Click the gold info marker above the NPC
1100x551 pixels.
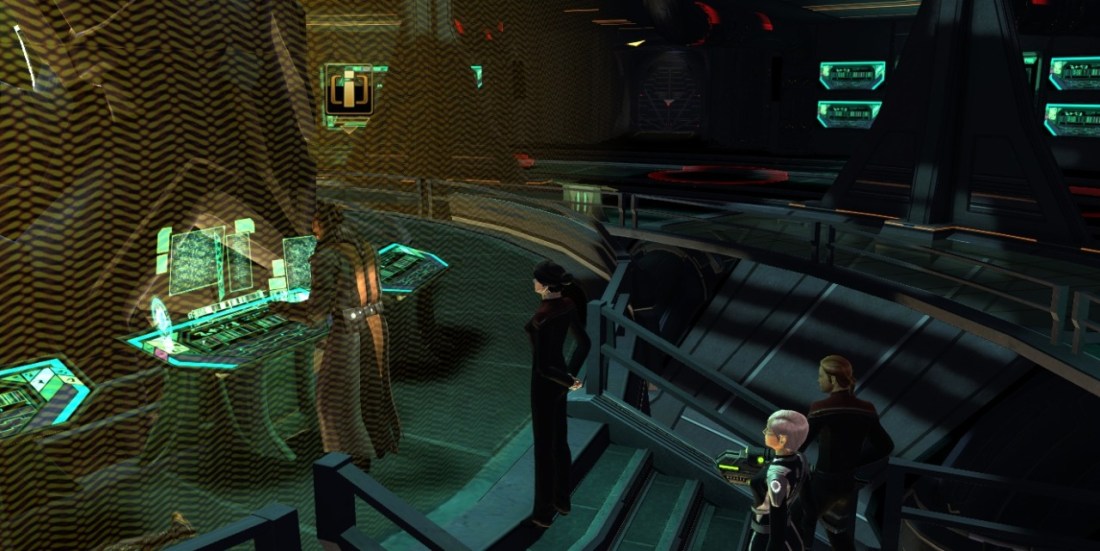point(349,90)
